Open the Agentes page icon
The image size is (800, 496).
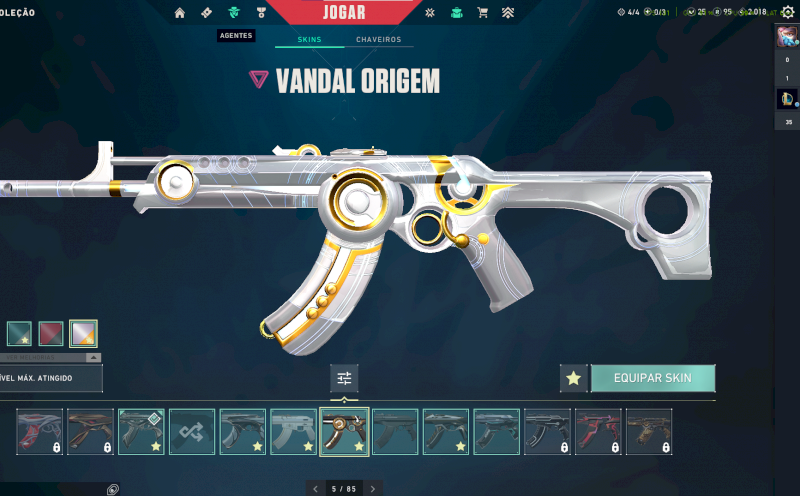[x=234, y=13]
